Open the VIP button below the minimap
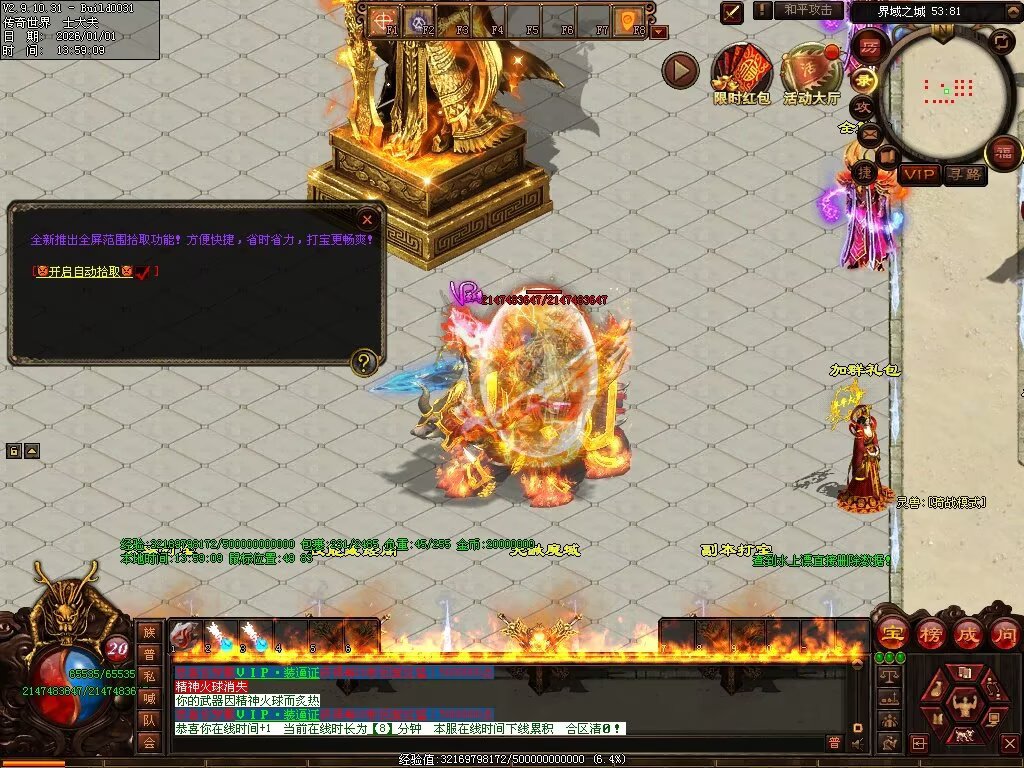 [x=919, y=175]
